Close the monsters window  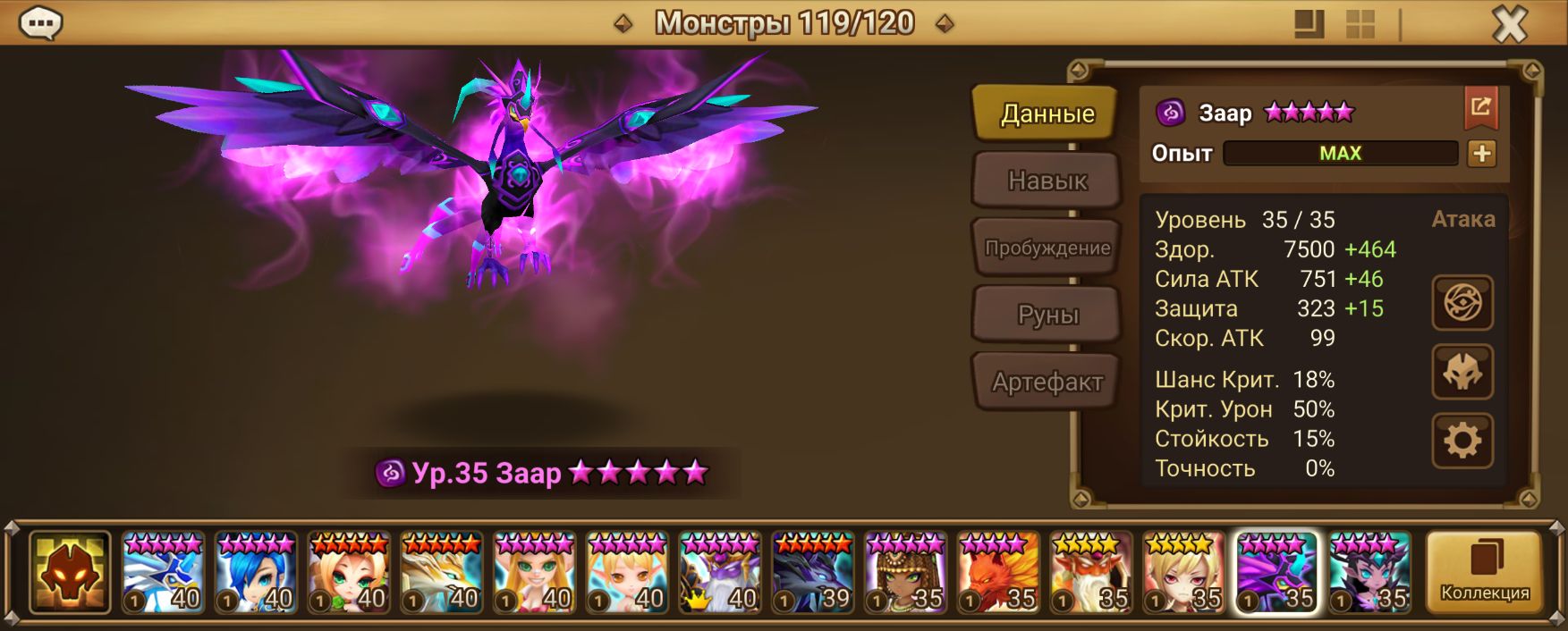(1510, 24)
